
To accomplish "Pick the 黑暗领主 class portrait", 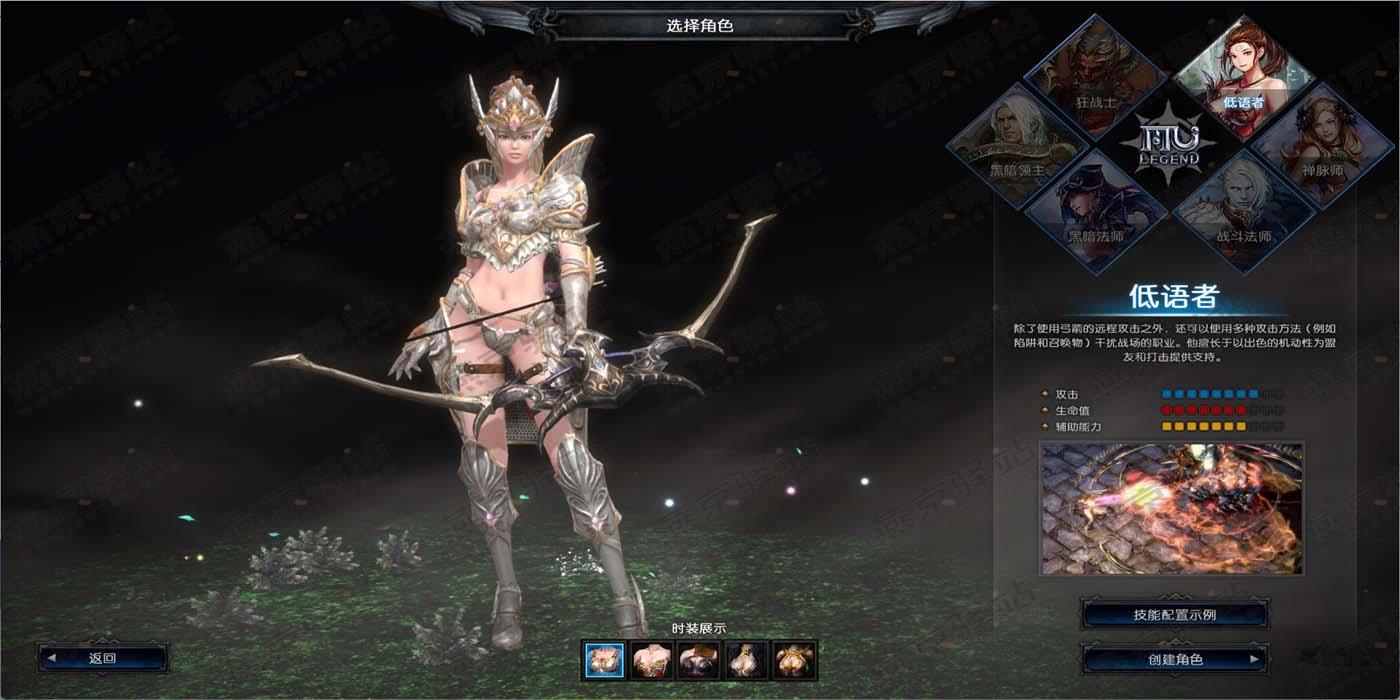I will coord(1018,147).
